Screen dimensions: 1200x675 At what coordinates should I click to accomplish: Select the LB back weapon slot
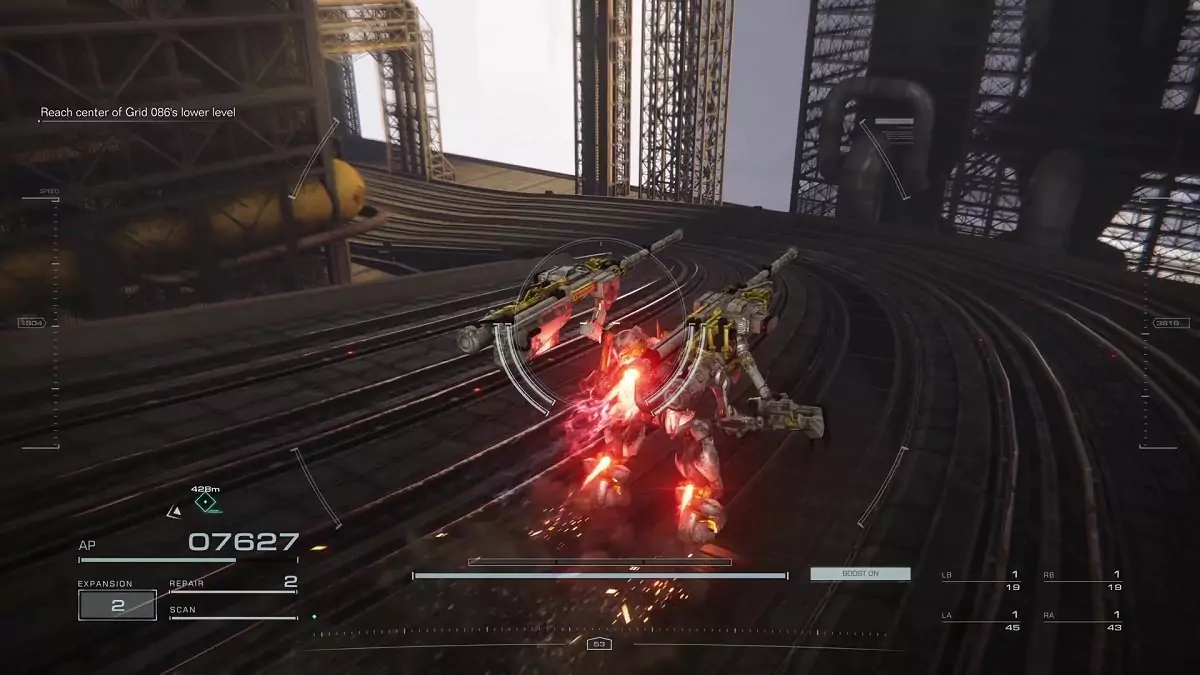click(x=980, y=580)
